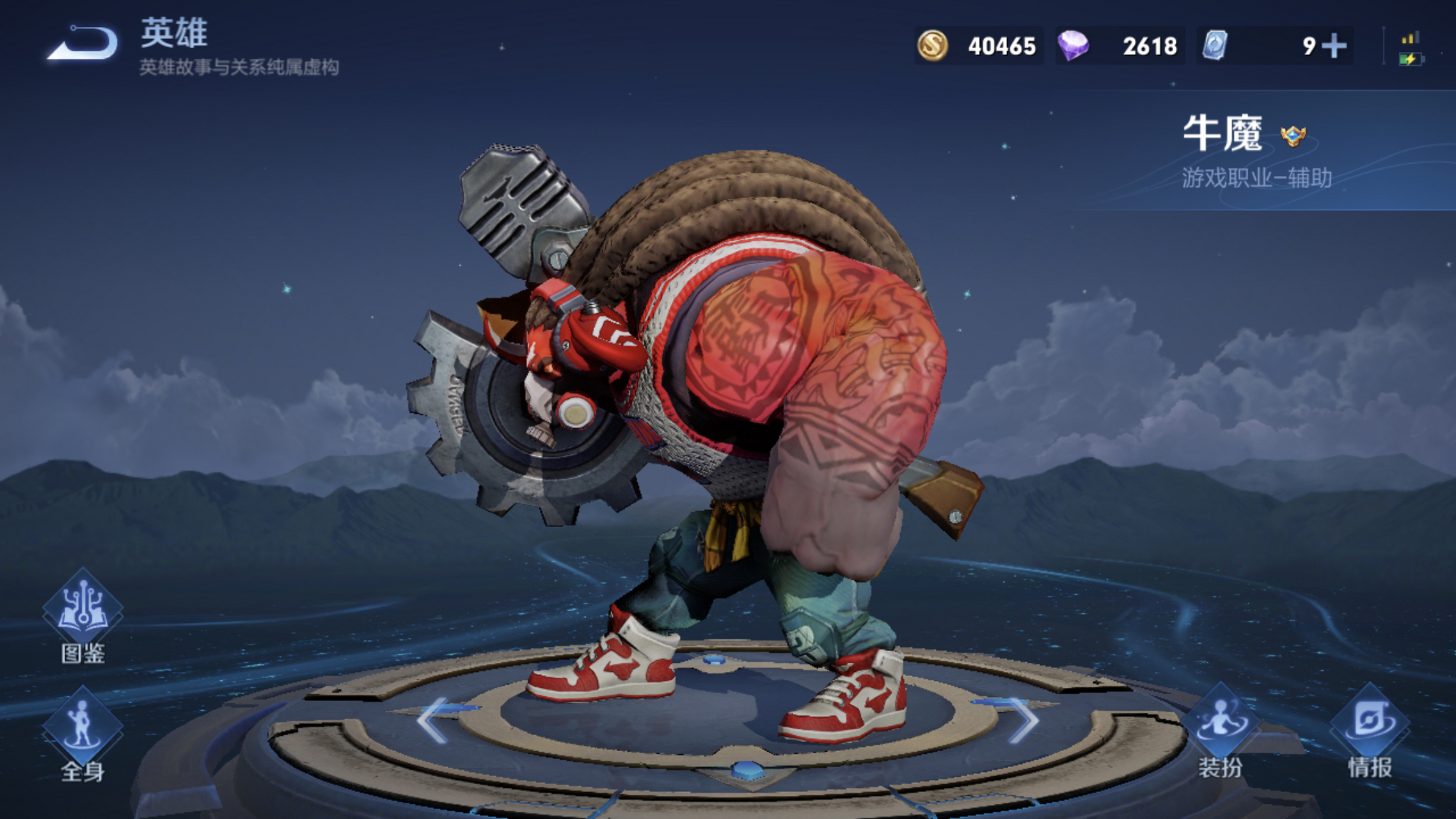Tap the gold coin currency icon

tap(933, 46)
